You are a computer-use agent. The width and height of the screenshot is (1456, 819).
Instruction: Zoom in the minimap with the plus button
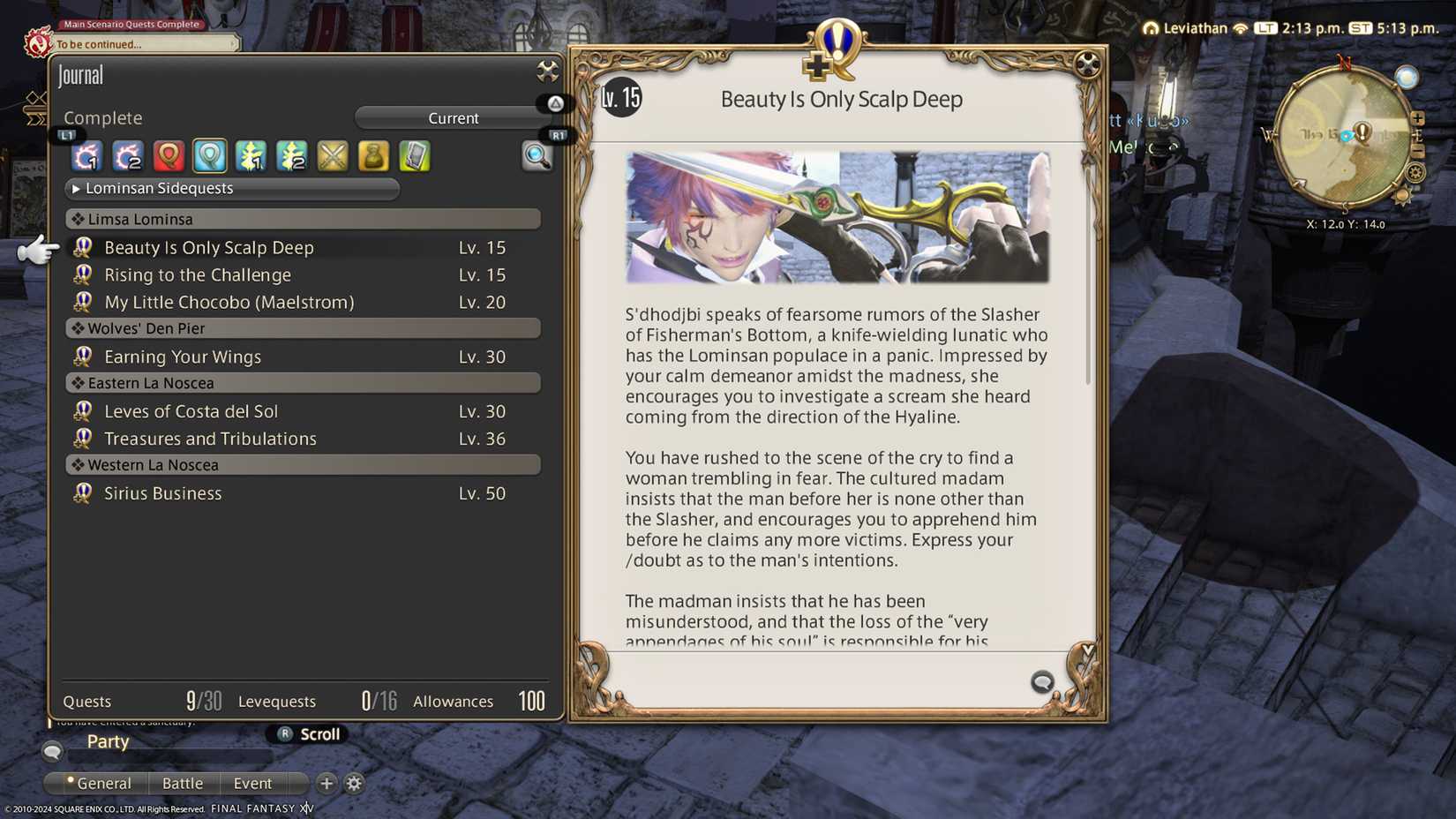(1417, 116)
